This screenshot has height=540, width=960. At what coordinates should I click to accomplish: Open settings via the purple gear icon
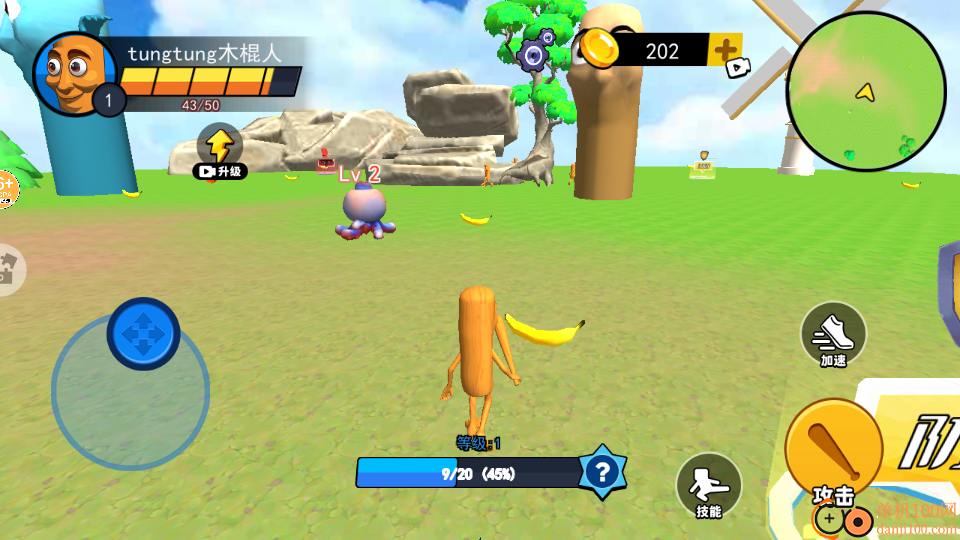[x=535, y=54]
